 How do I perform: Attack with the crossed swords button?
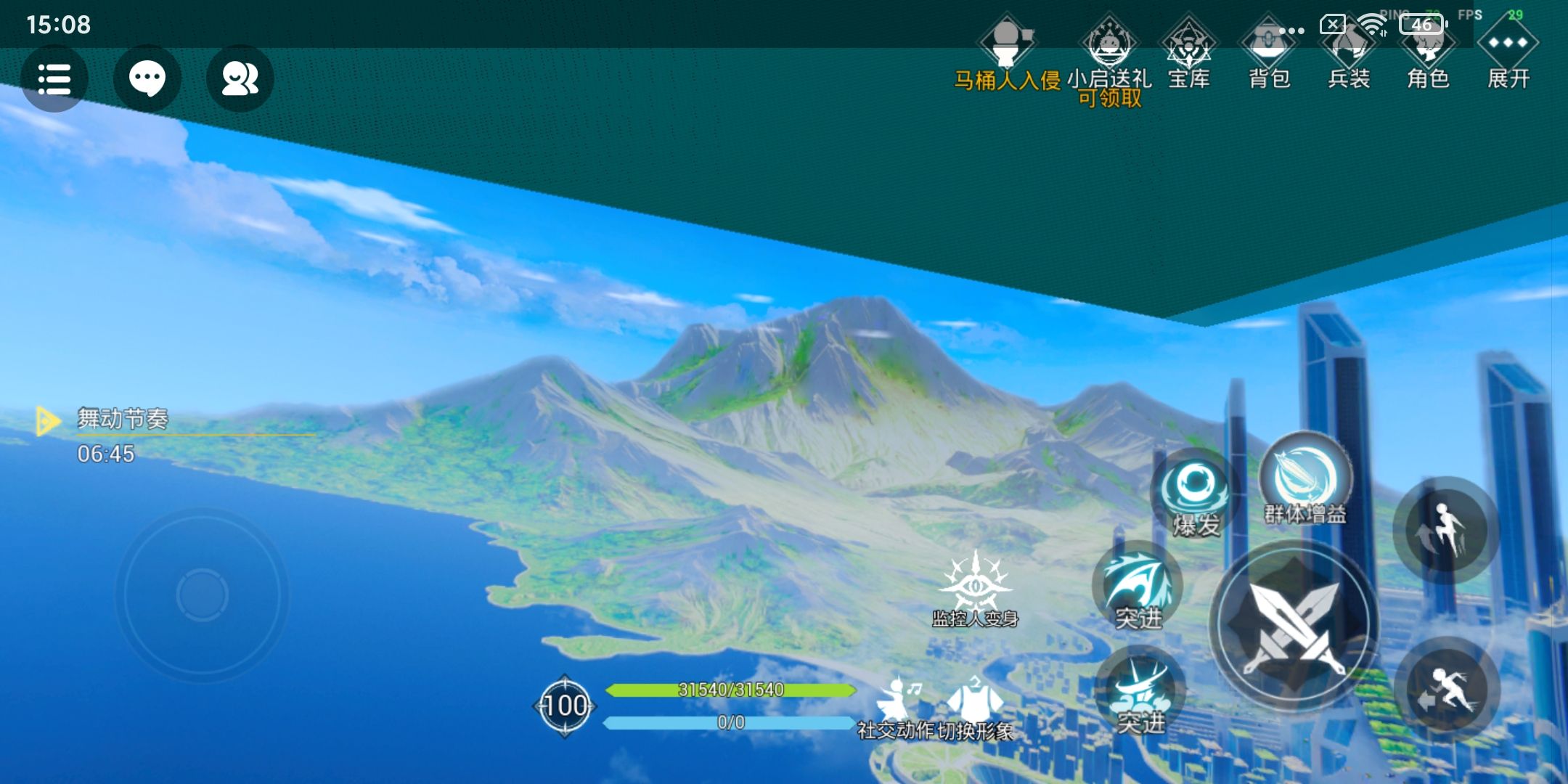click(1294, 626)
